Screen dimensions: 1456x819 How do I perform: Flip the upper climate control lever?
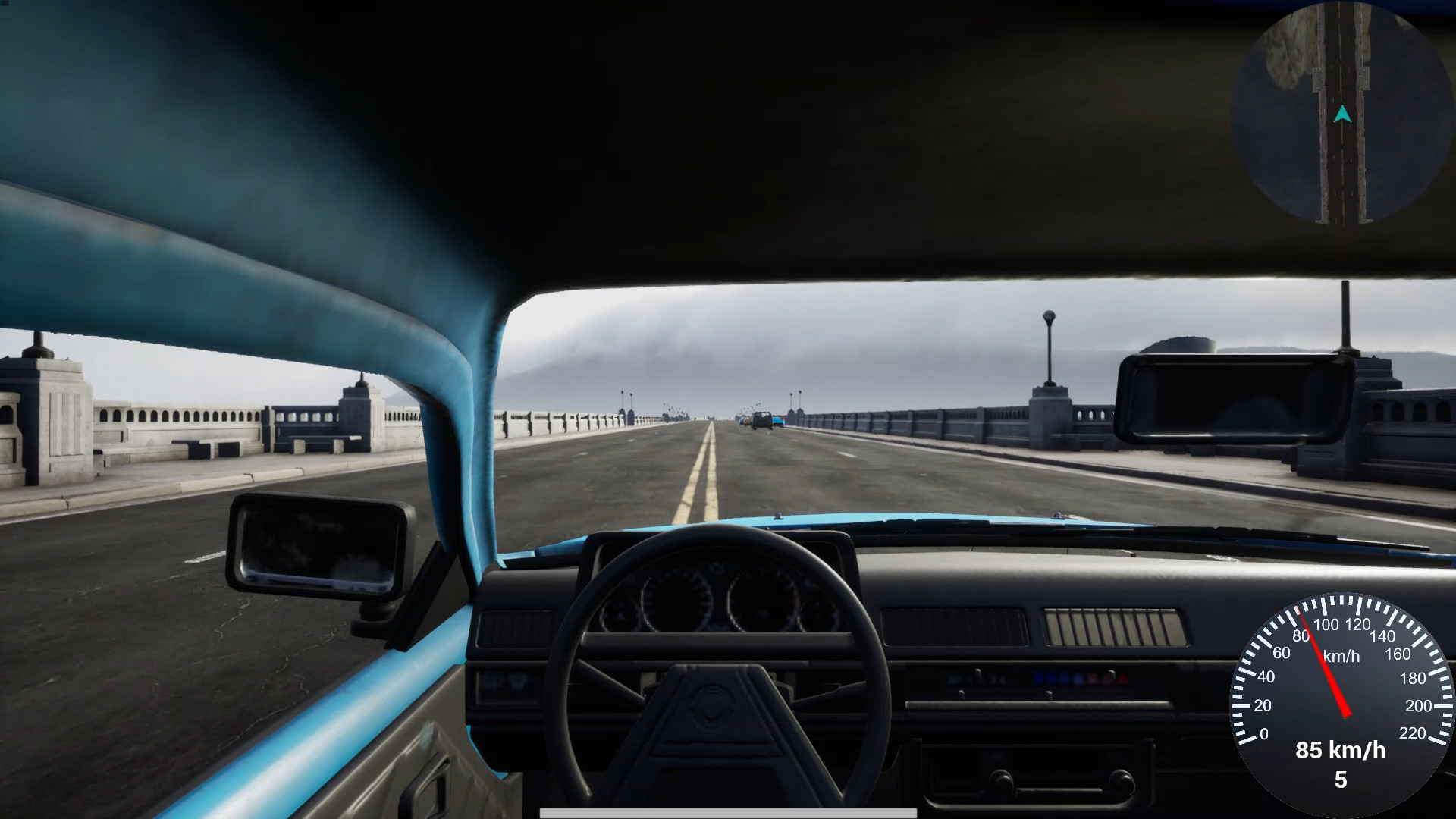[978, 674]
